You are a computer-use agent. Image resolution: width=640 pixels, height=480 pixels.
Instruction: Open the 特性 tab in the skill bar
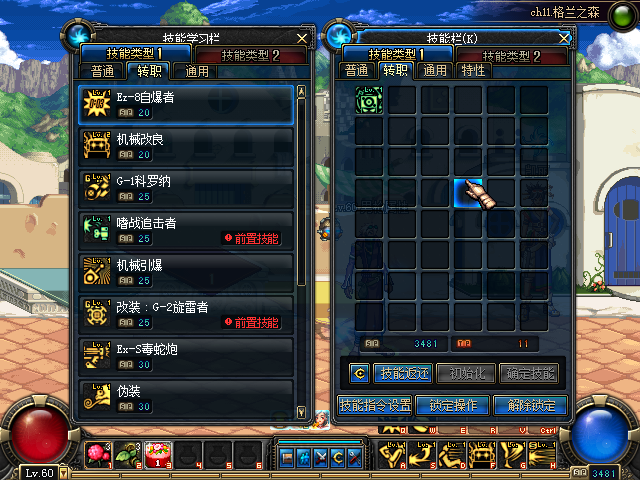coord(474,71)
